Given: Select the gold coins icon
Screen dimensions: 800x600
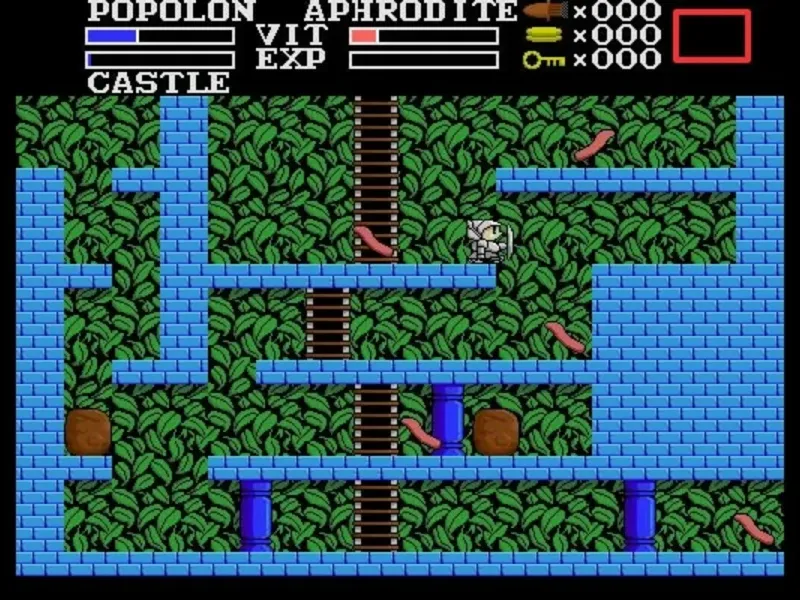Looking at the screenshot, I should point(546,36).
